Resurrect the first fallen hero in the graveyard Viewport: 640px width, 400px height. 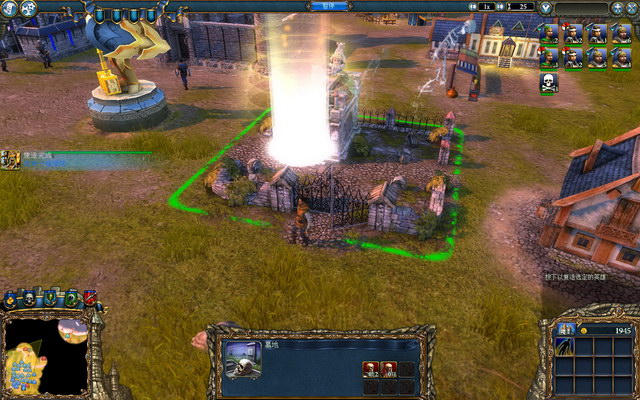click(370, 369)
